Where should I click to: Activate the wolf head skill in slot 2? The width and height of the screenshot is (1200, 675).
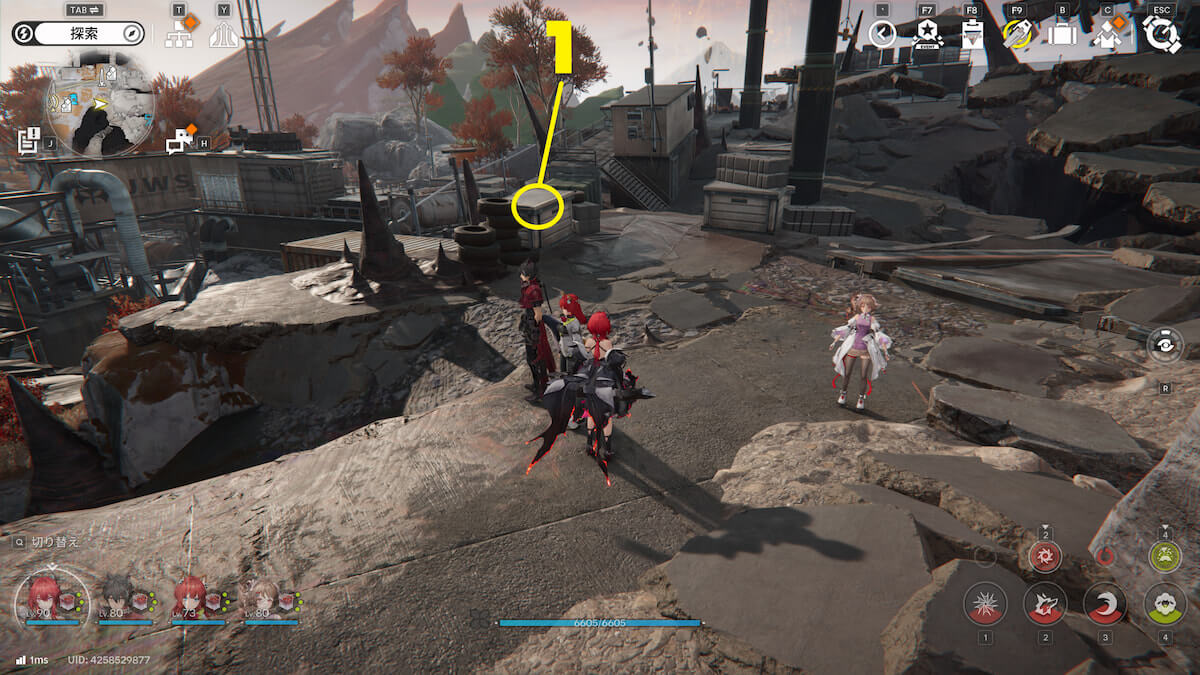click(1045, 604)
